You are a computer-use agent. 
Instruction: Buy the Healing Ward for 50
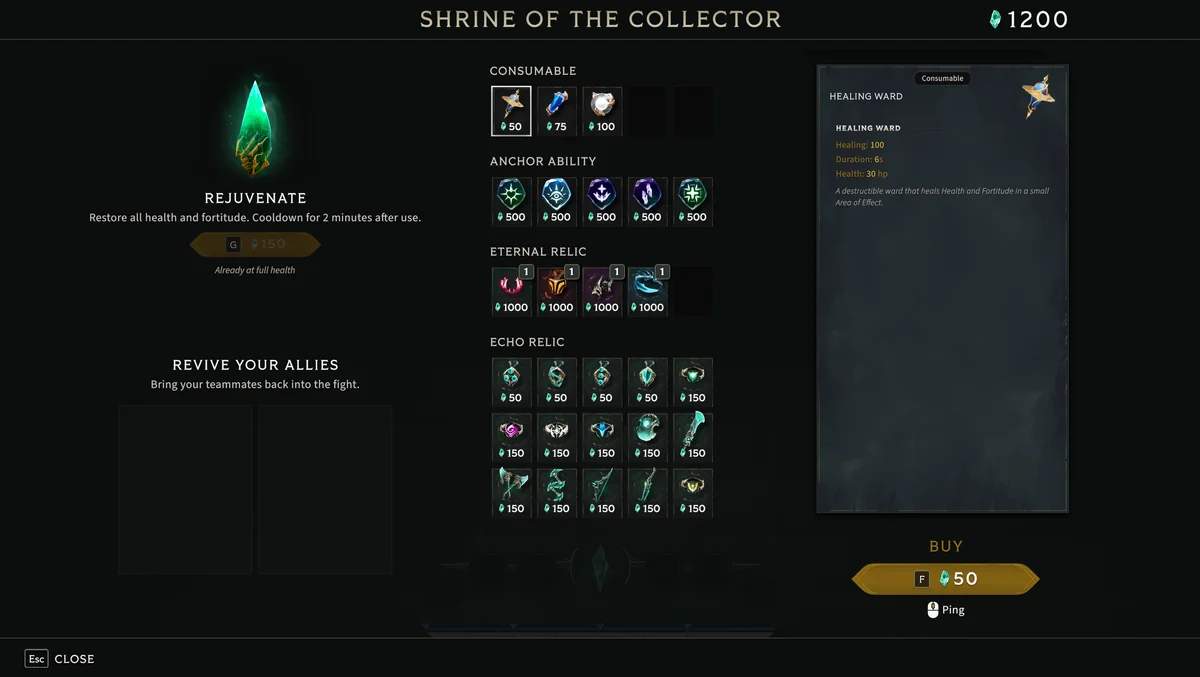click(x=945, y=579)
